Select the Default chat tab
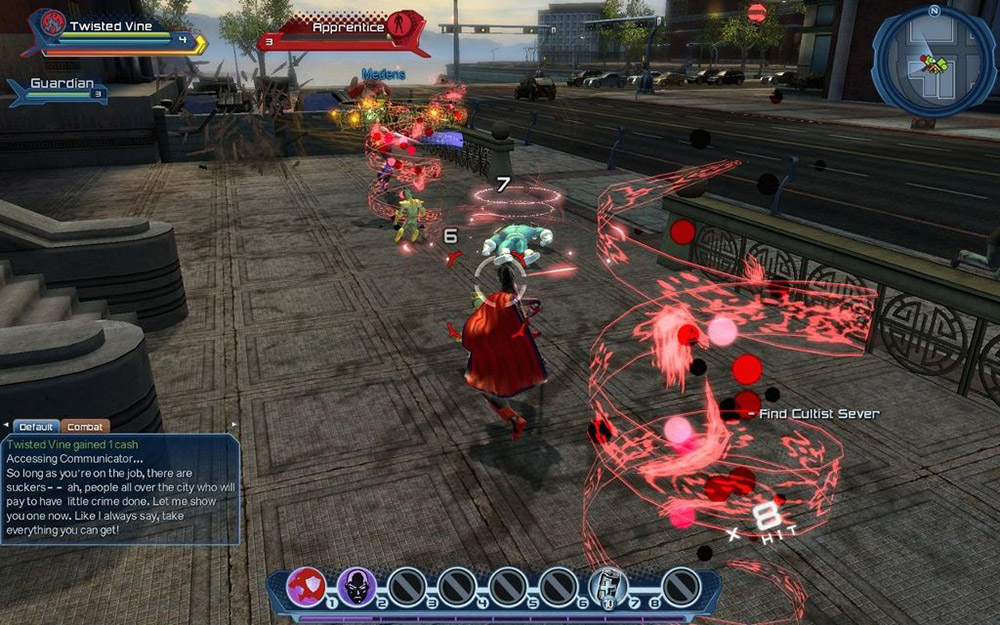This screenshot has height=625, width=1000. (36, 426)
